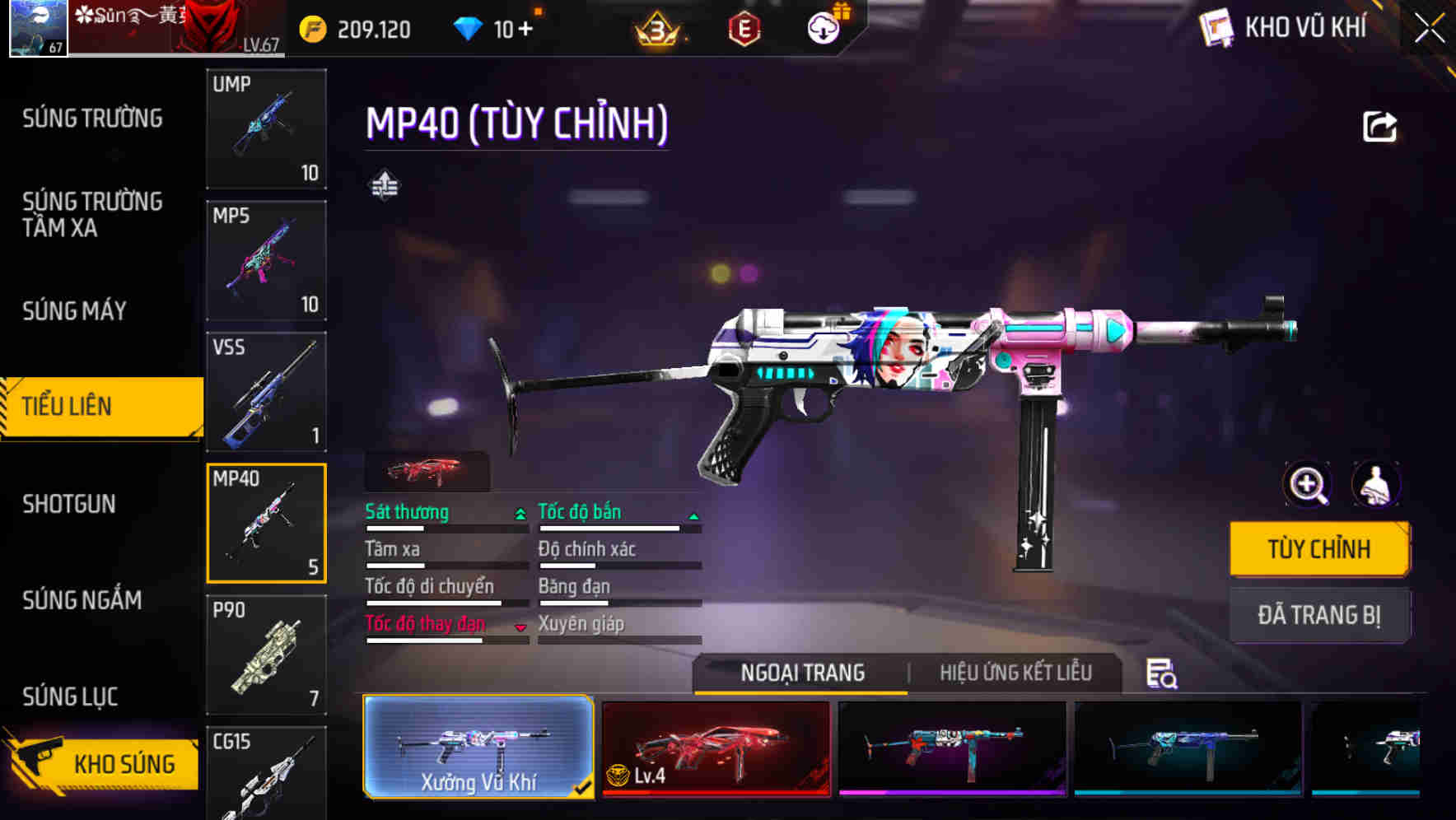Open the Kho Vũ Khí weapon guide icon
Viewport: 1456px width, 820px height.
(x=1216, y=26)
